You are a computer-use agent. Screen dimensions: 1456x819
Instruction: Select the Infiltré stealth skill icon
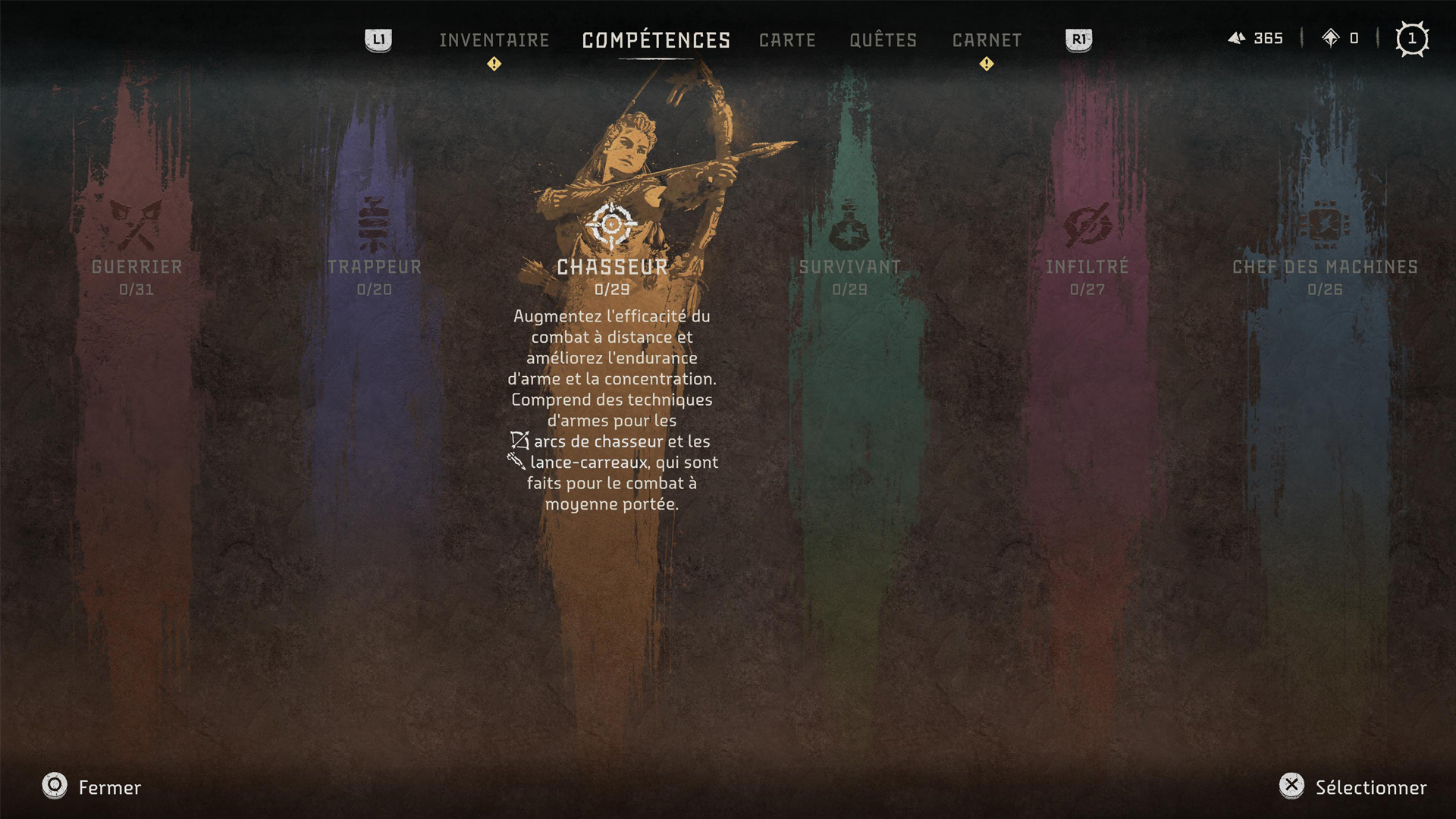pyautogui.click(x=1086, y=224)
